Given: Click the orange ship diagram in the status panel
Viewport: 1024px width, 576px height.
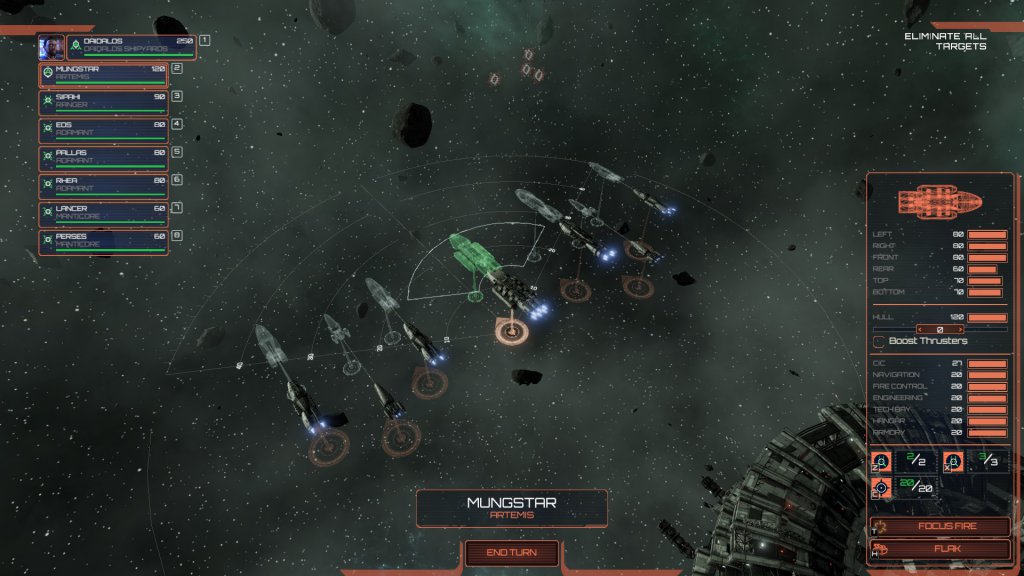Looking at the screenshot, I should [x=939, y=200].
